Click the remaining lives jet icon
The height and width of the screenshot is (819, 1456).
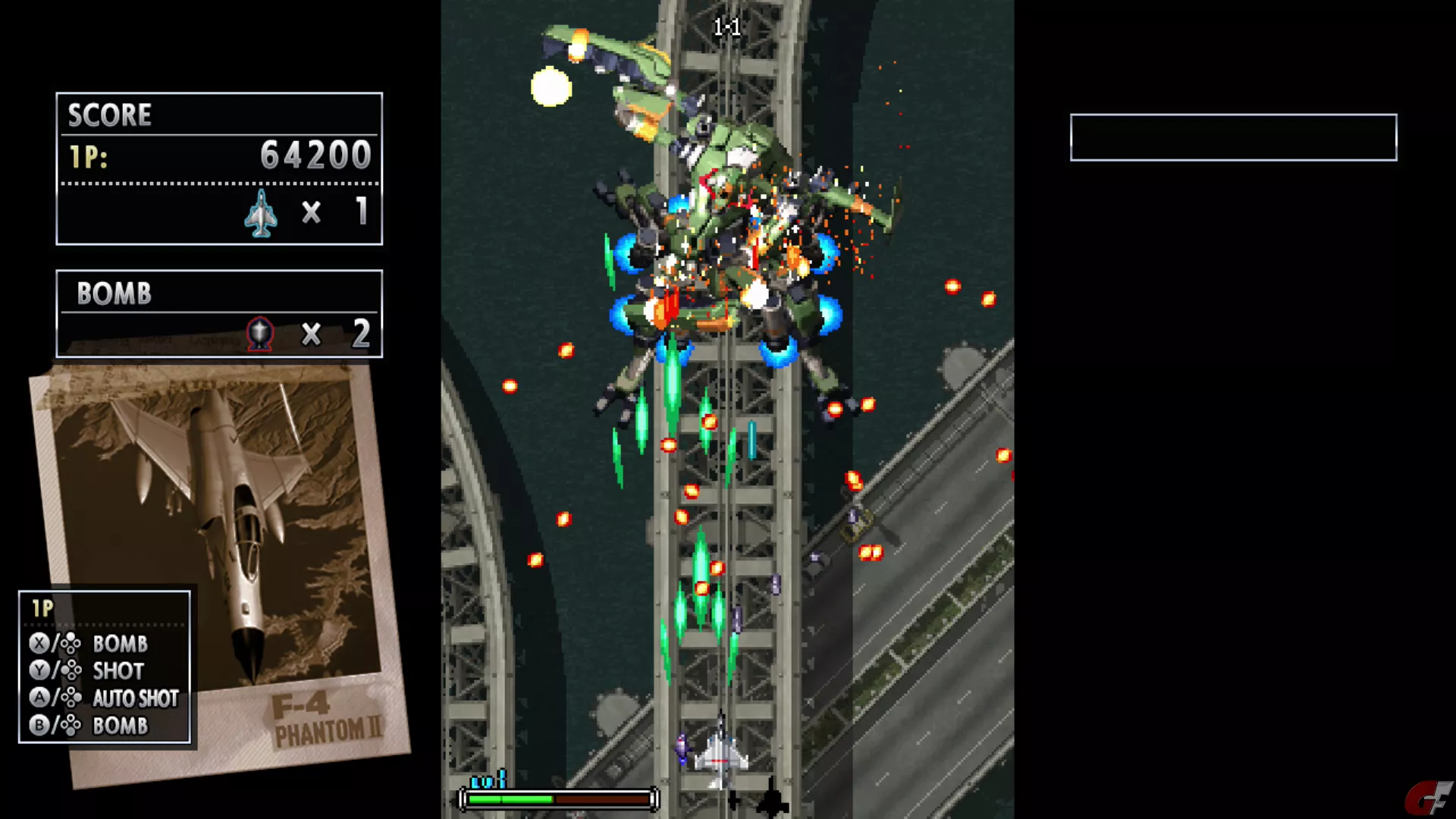(261, 213)
